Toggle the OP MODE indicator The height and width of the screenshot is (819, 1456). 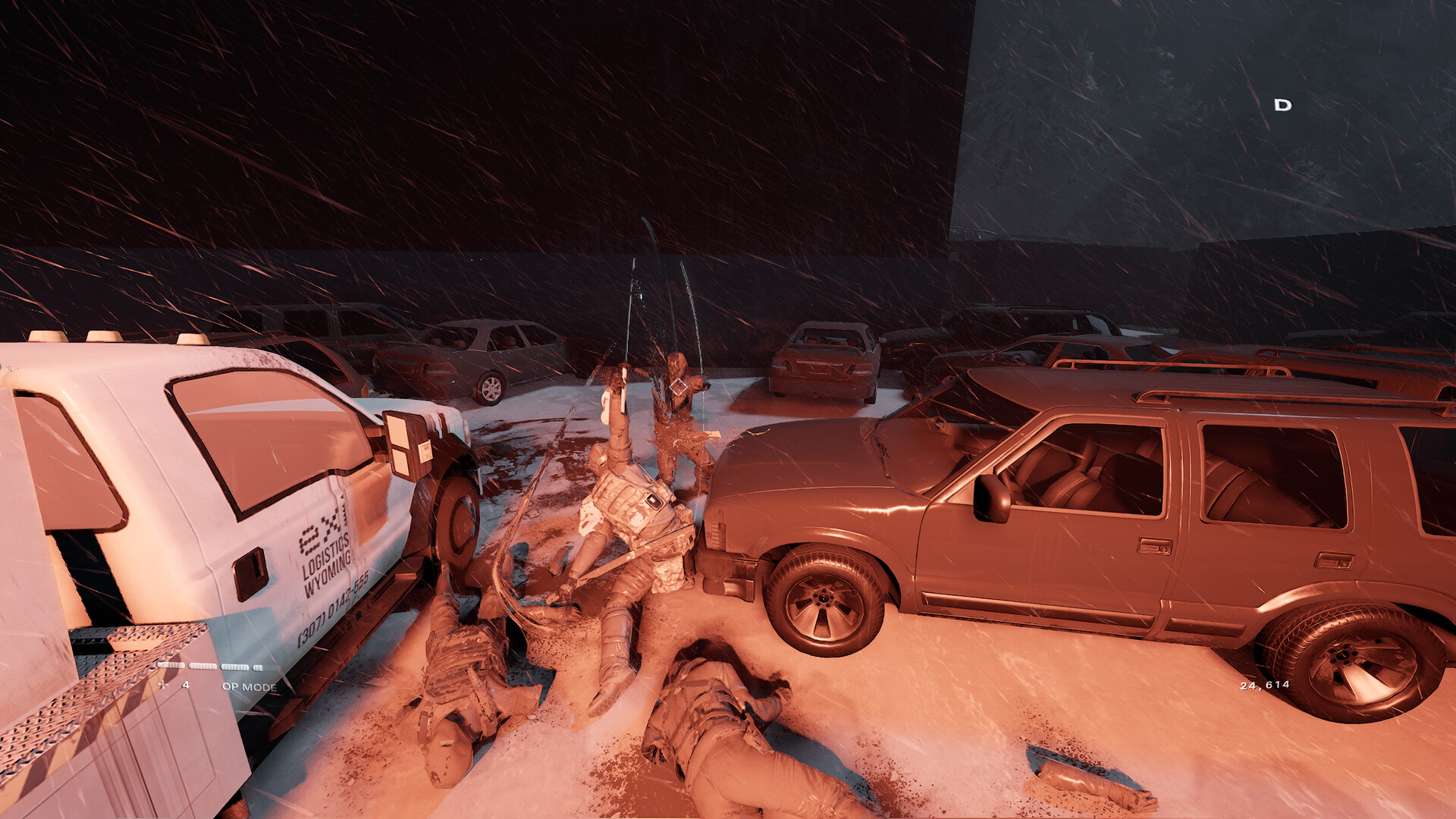(x=249, y=687)
